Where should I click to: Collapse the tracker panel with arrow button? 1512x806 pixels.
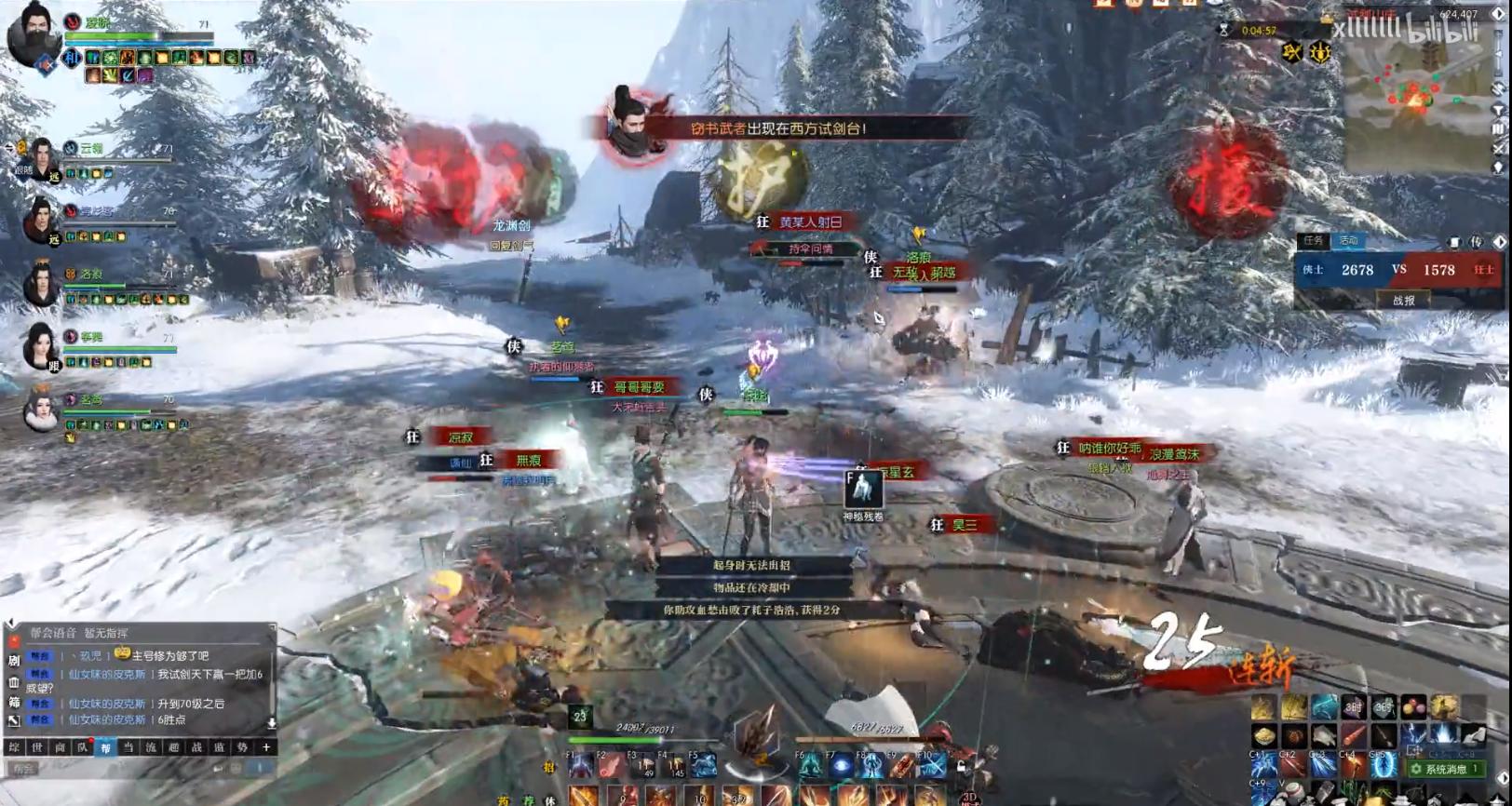(x=1499, y=243)
